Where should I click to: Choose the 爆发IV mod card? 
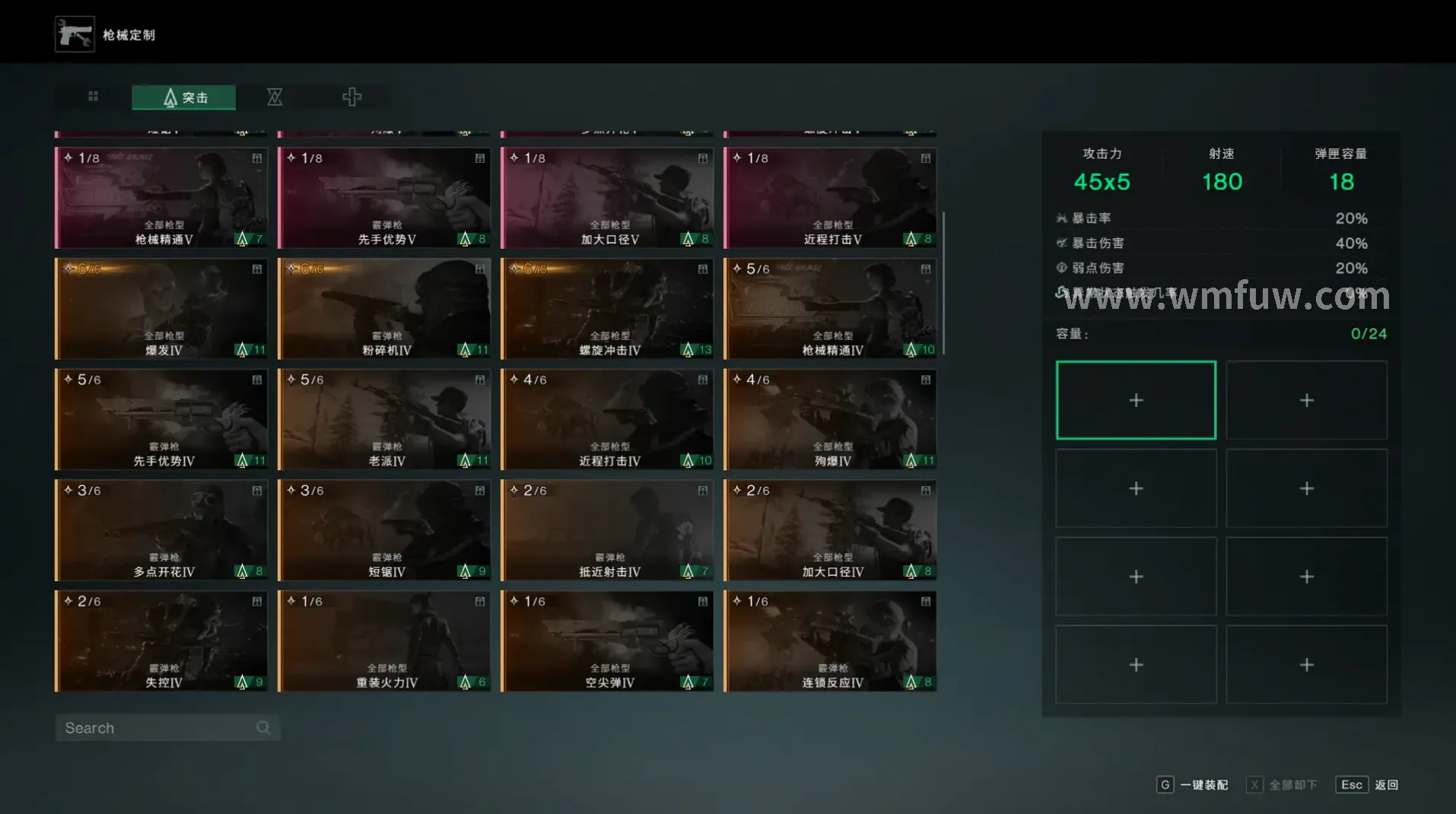click(x=161, y=309)
